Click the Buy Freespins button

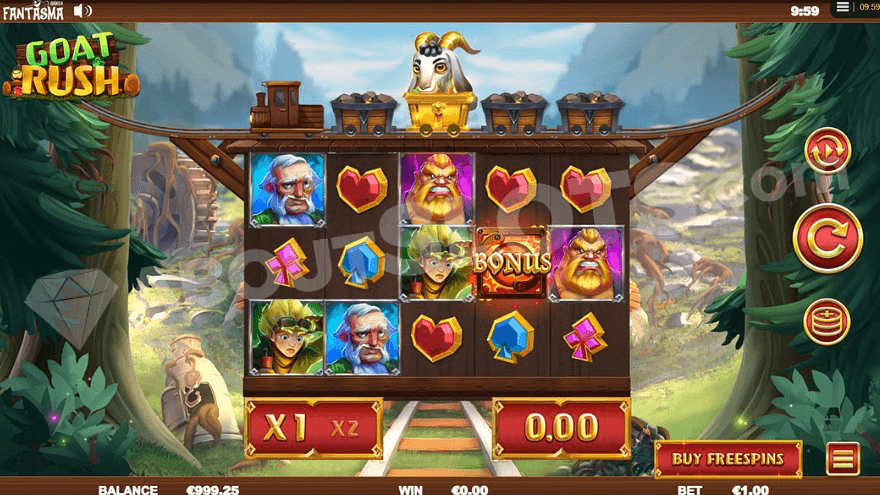point(728,459)
